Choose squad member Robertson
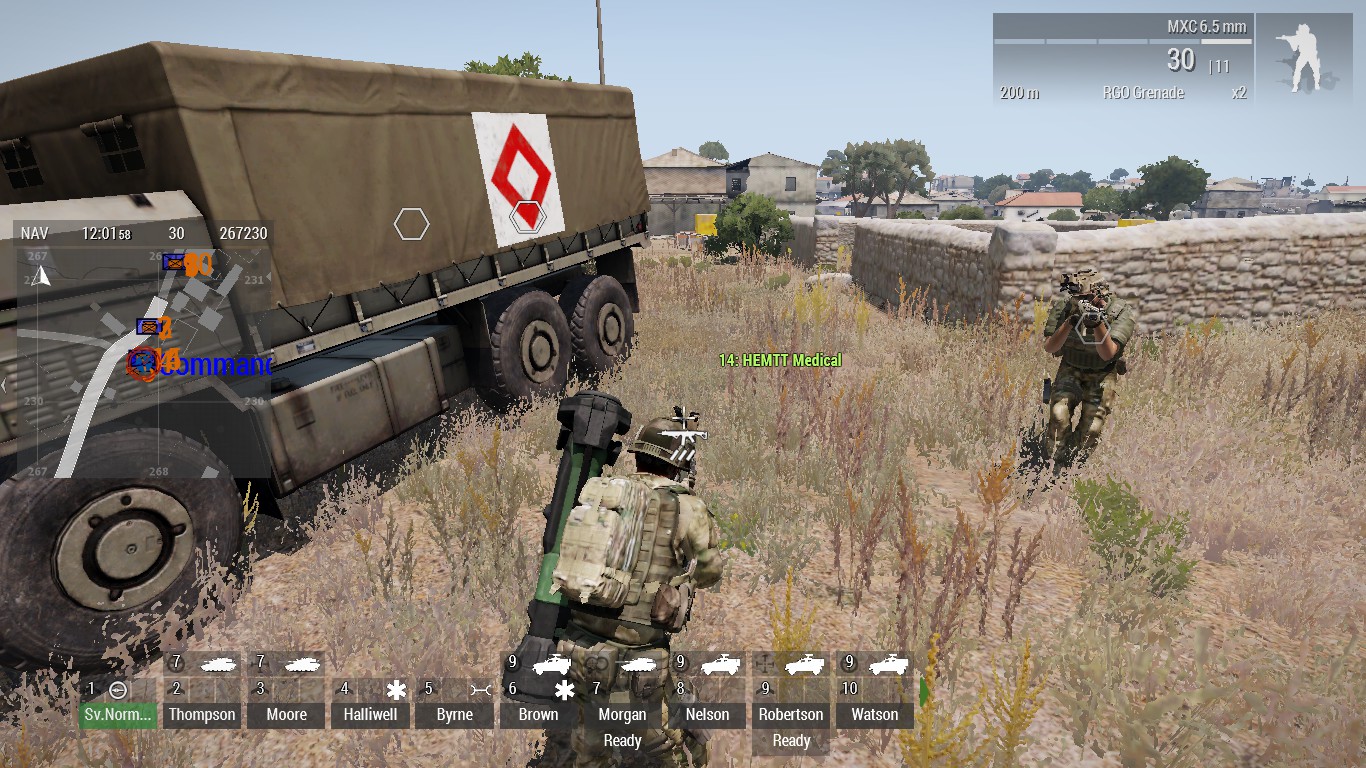1366x768 pixels. [791, 714]
